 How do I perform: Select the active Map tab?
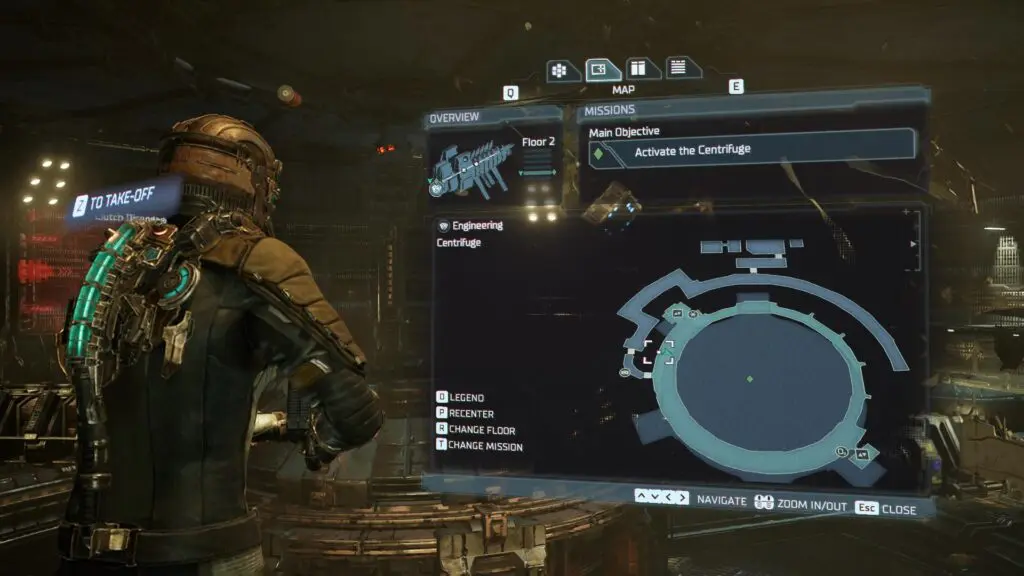(598, 69)
